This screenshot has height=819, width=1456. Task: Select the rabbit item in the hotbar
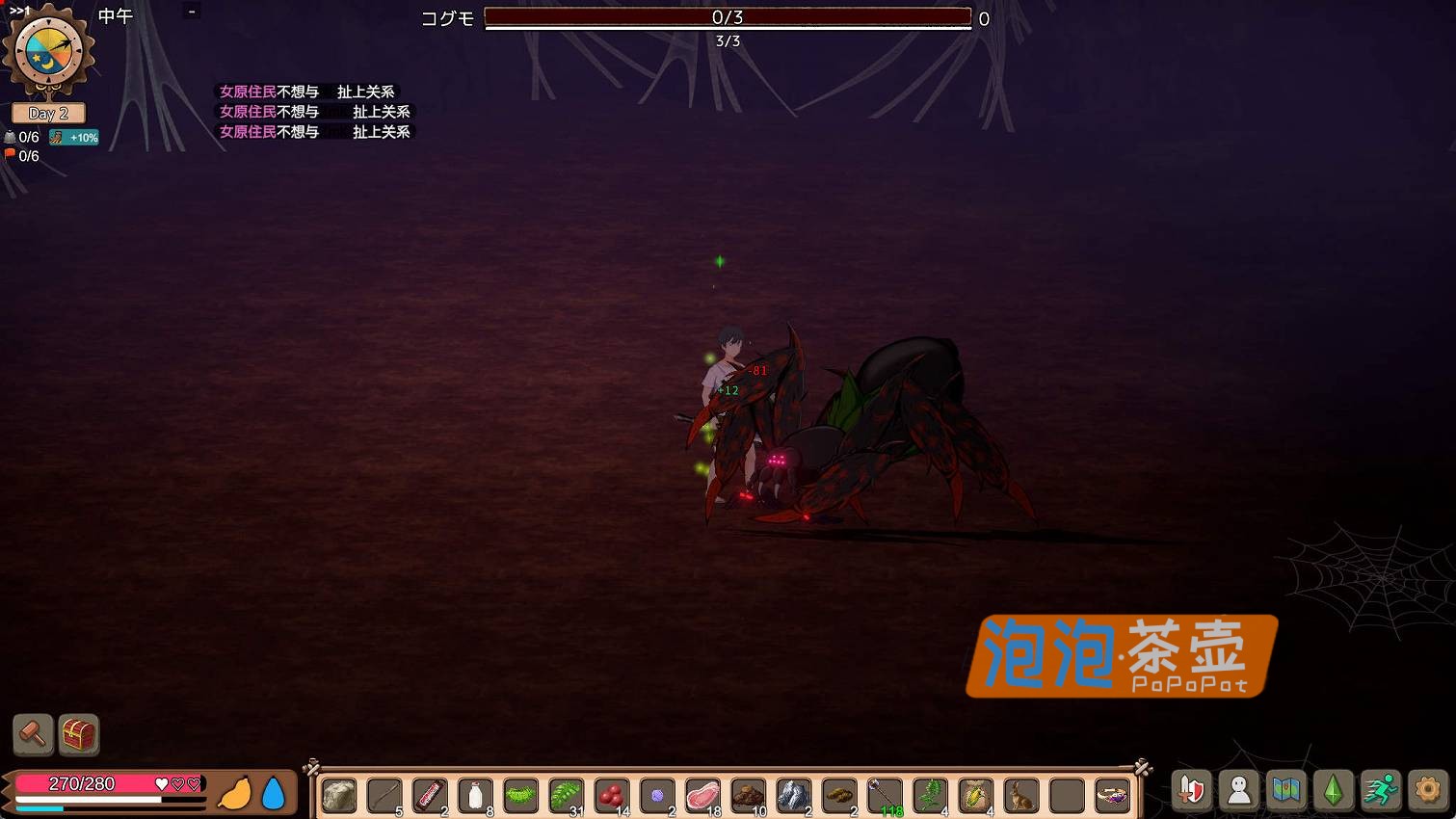coord(1020,796)
